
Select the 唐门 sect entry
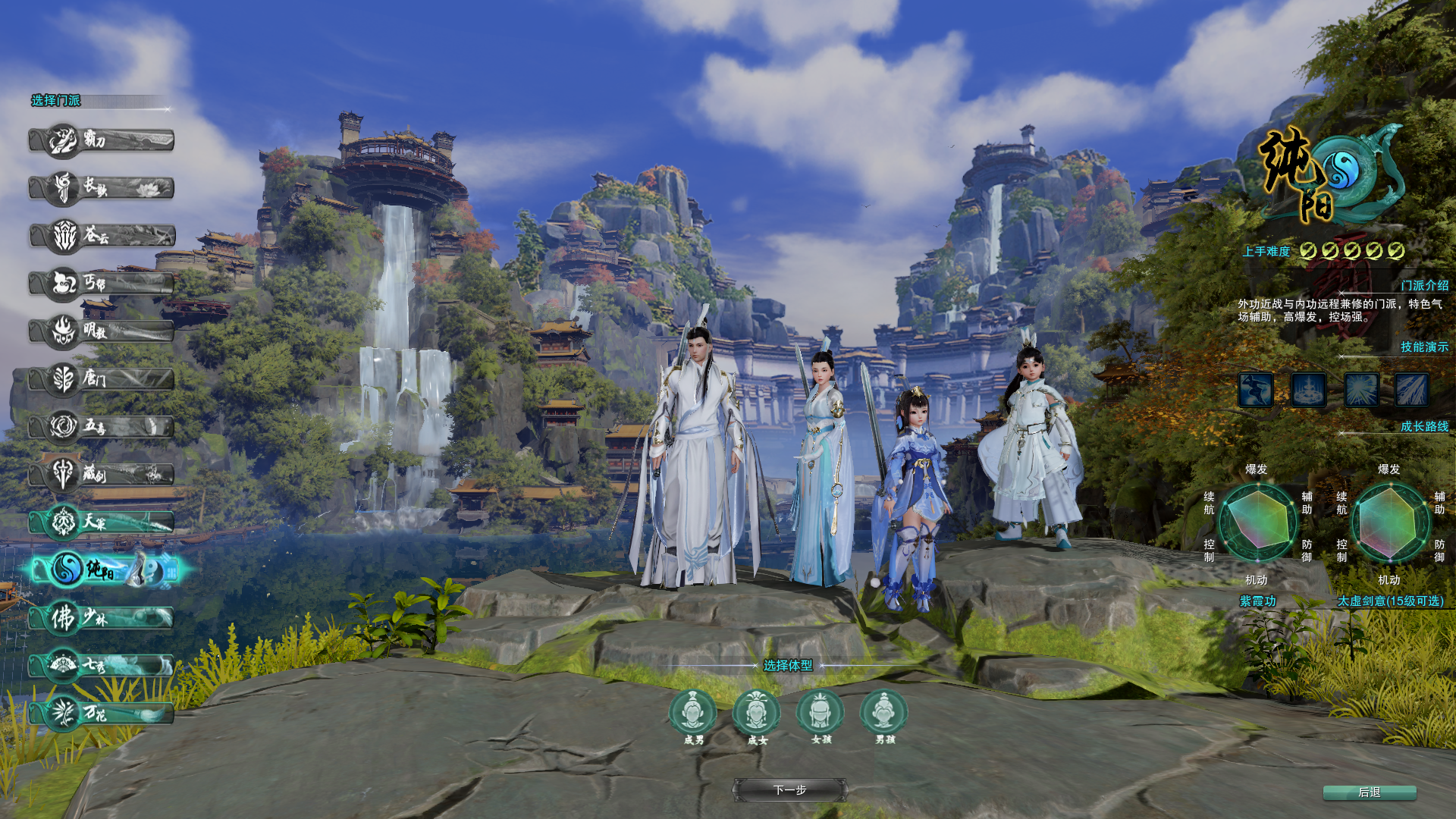click(x=102, y=378)
